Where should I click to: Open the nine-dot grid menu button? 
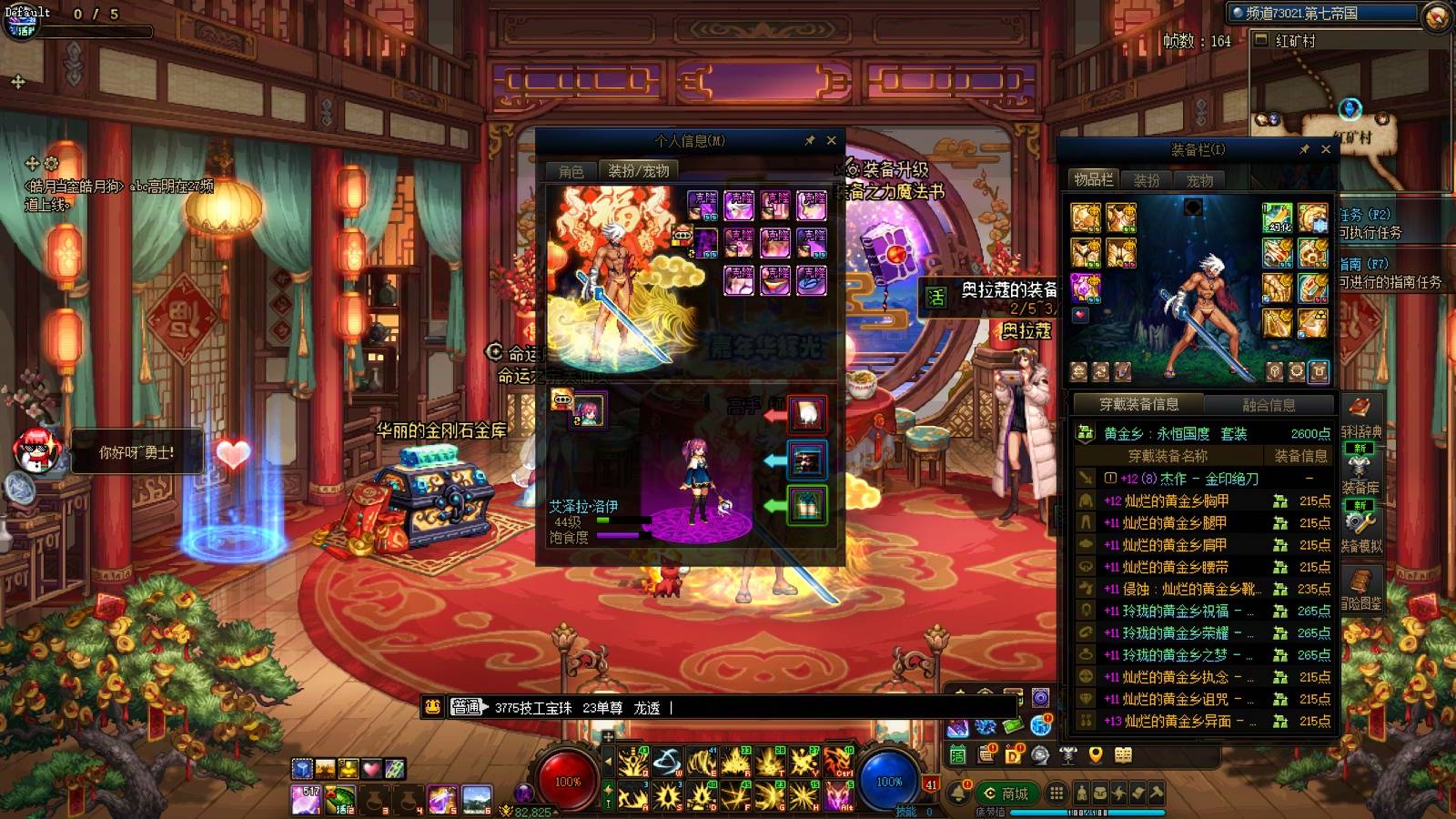tap(1056, 794)
